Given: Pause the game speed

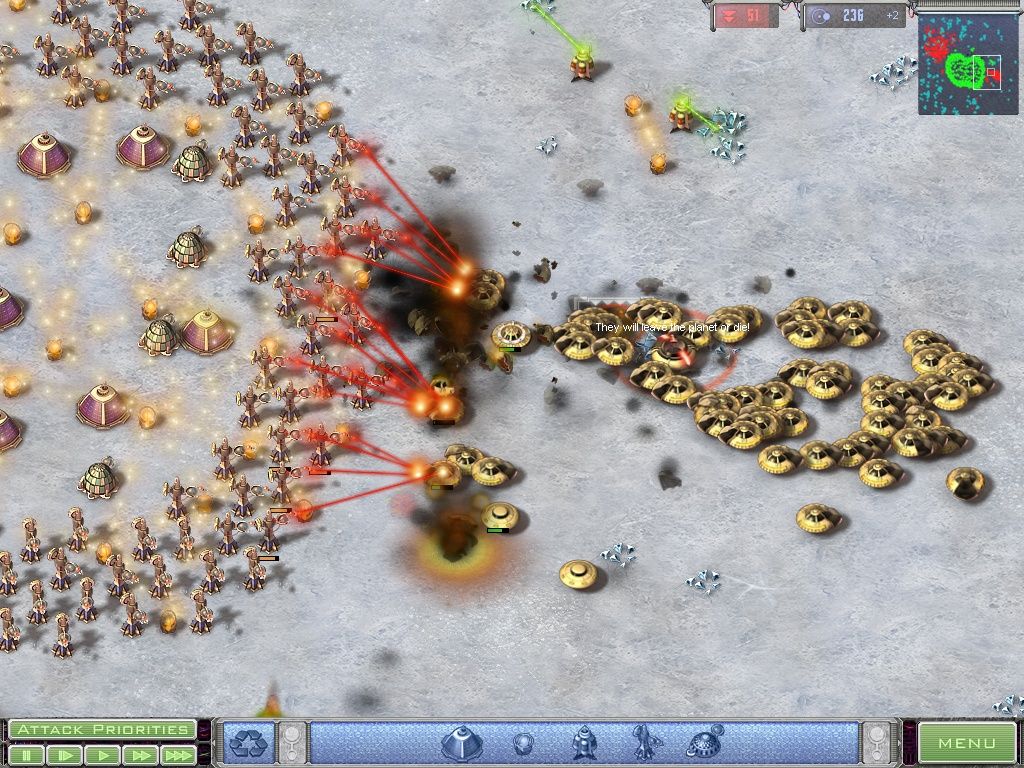Looking at the screenshot, I should [26, 755].
